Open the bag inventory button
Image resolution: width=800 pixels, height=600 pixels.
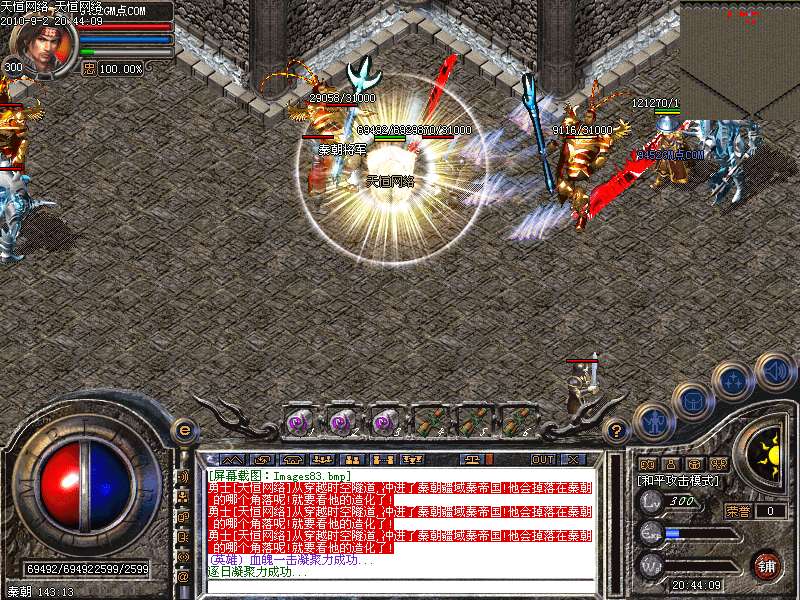pos(691,400)
